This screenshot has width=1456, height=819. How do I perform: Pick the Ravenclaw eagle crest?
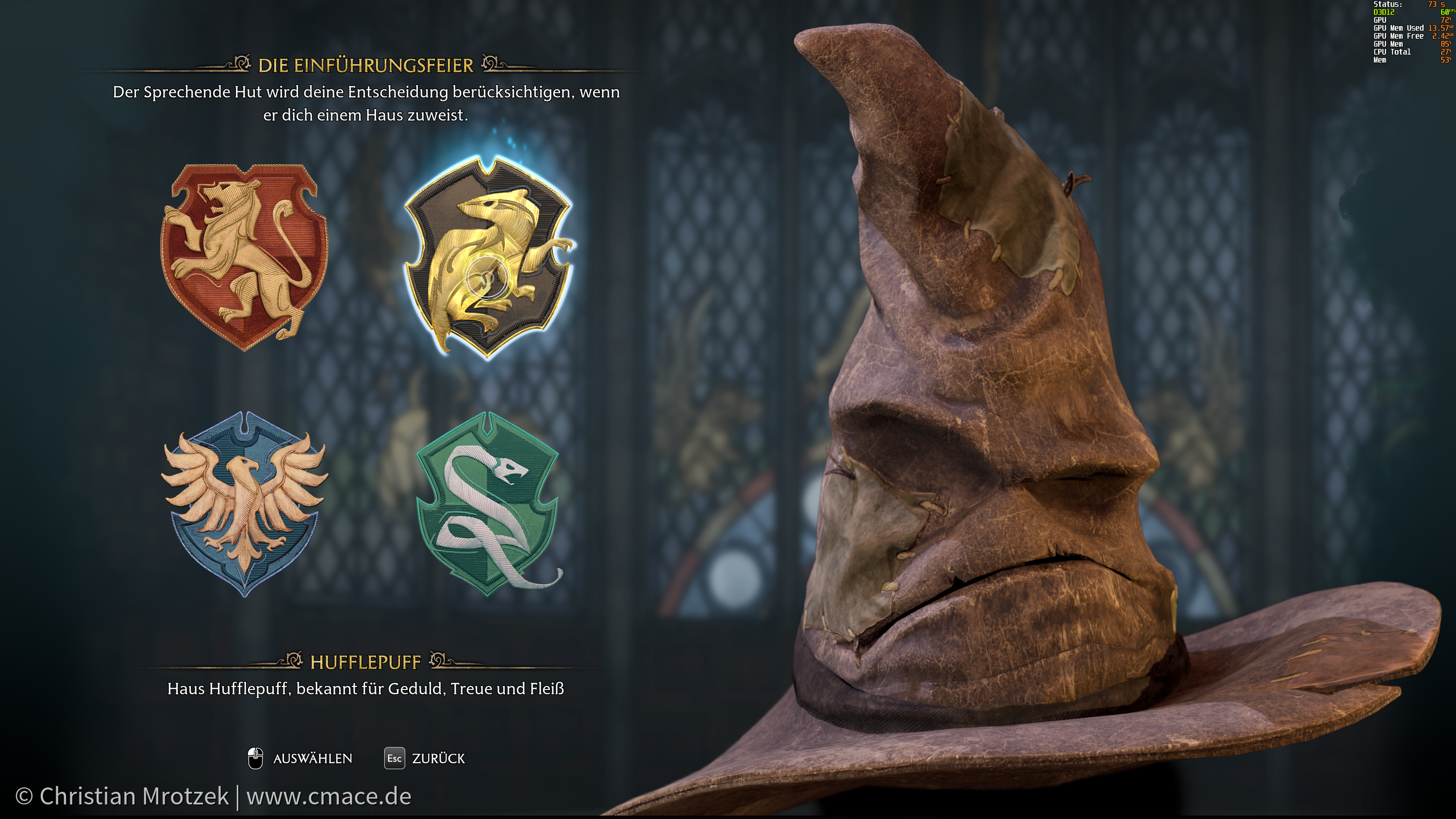click(x=244, y=503)
